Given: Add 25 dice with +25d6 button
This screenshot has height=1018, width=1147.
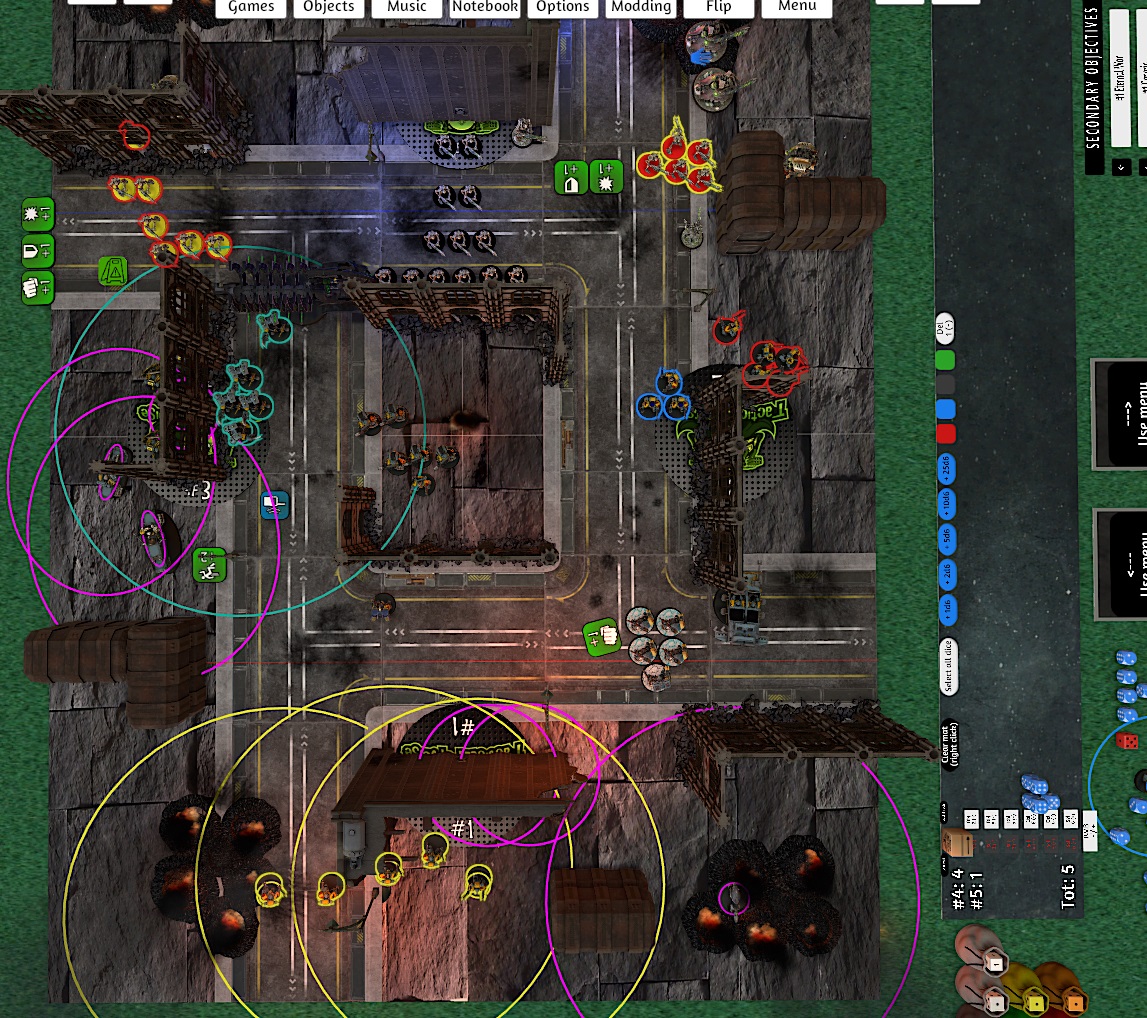Looking at the screenshot, I should (x=946, y=468).
